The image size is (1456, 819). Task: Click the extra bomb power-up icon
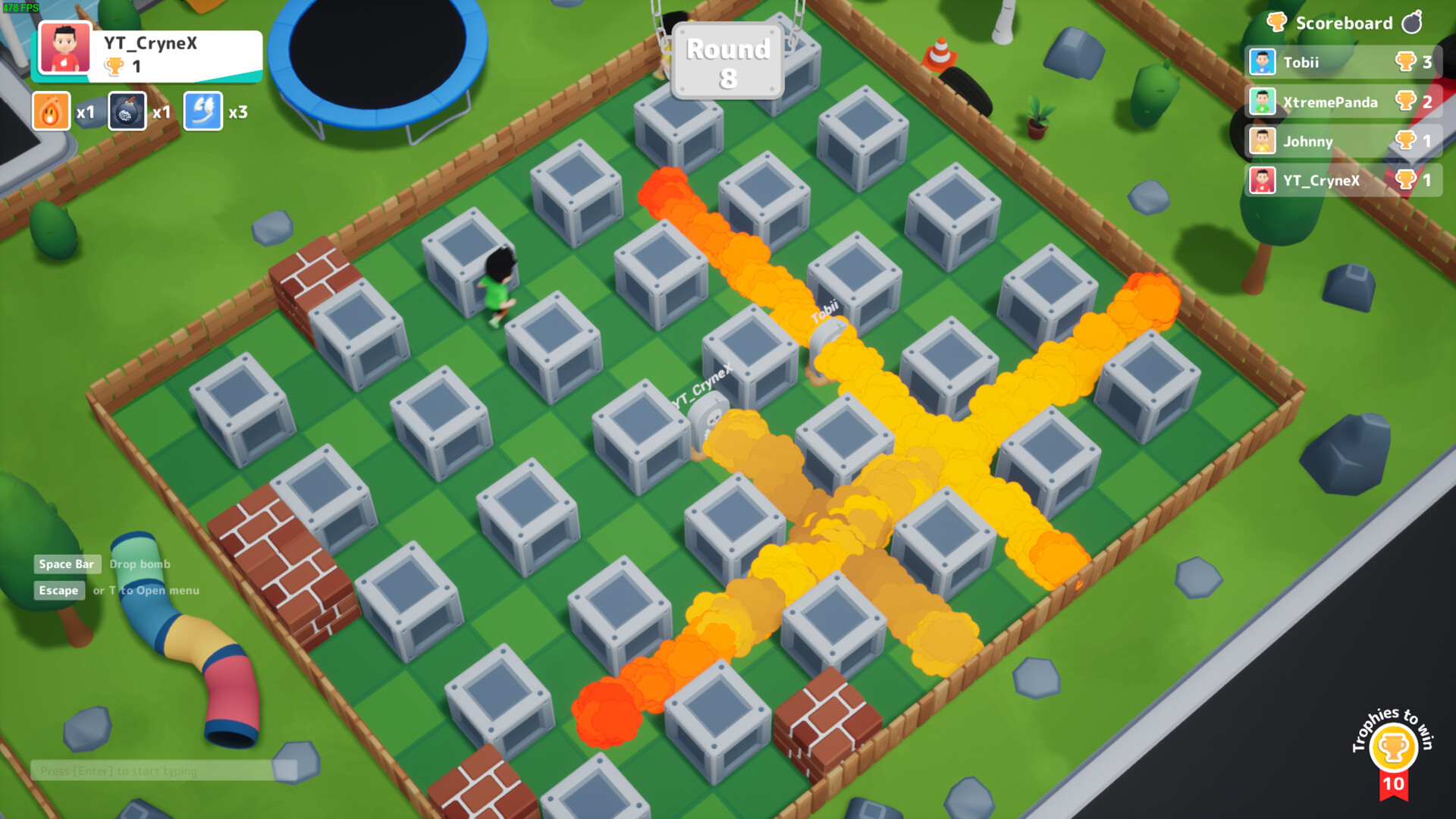(126, 111)
